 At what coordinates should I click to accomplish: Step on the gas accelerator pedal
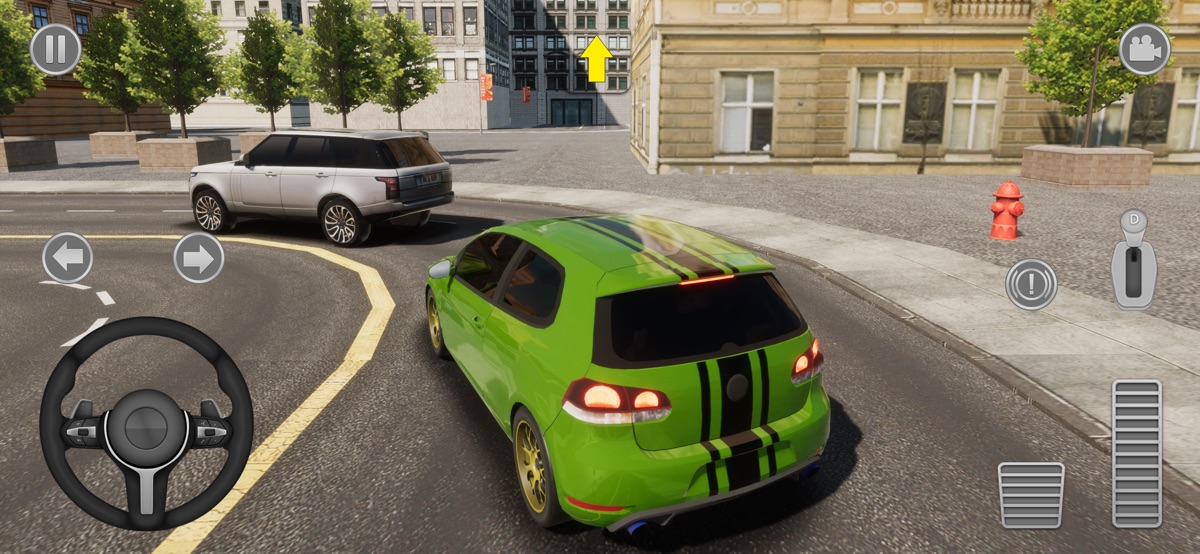point(1137,453)
